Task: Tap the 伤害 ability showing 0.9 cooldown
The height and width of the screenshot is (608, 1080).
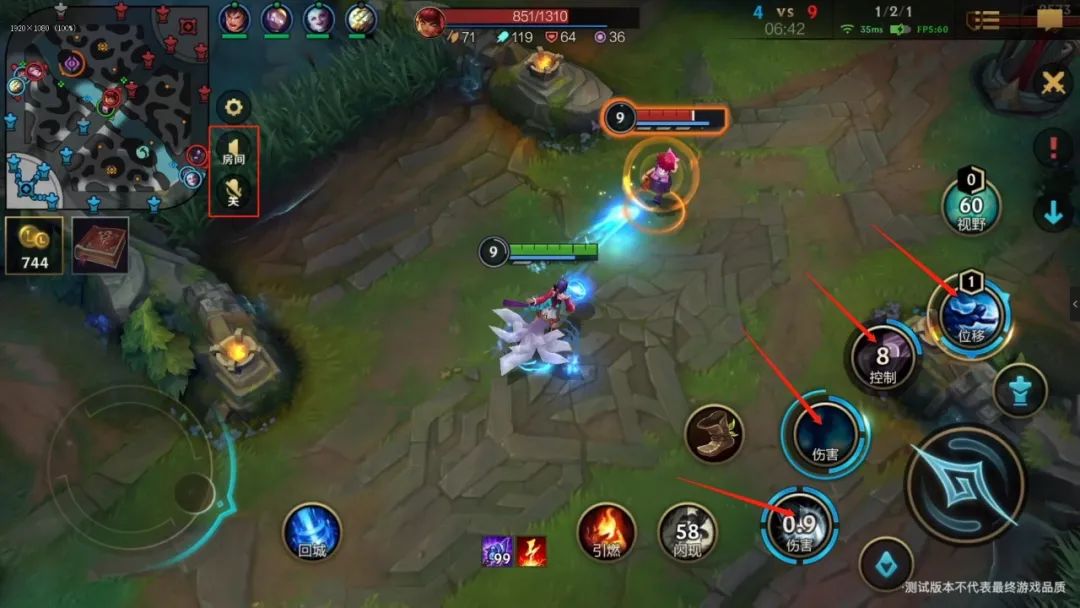Action: tap(799, 526)
